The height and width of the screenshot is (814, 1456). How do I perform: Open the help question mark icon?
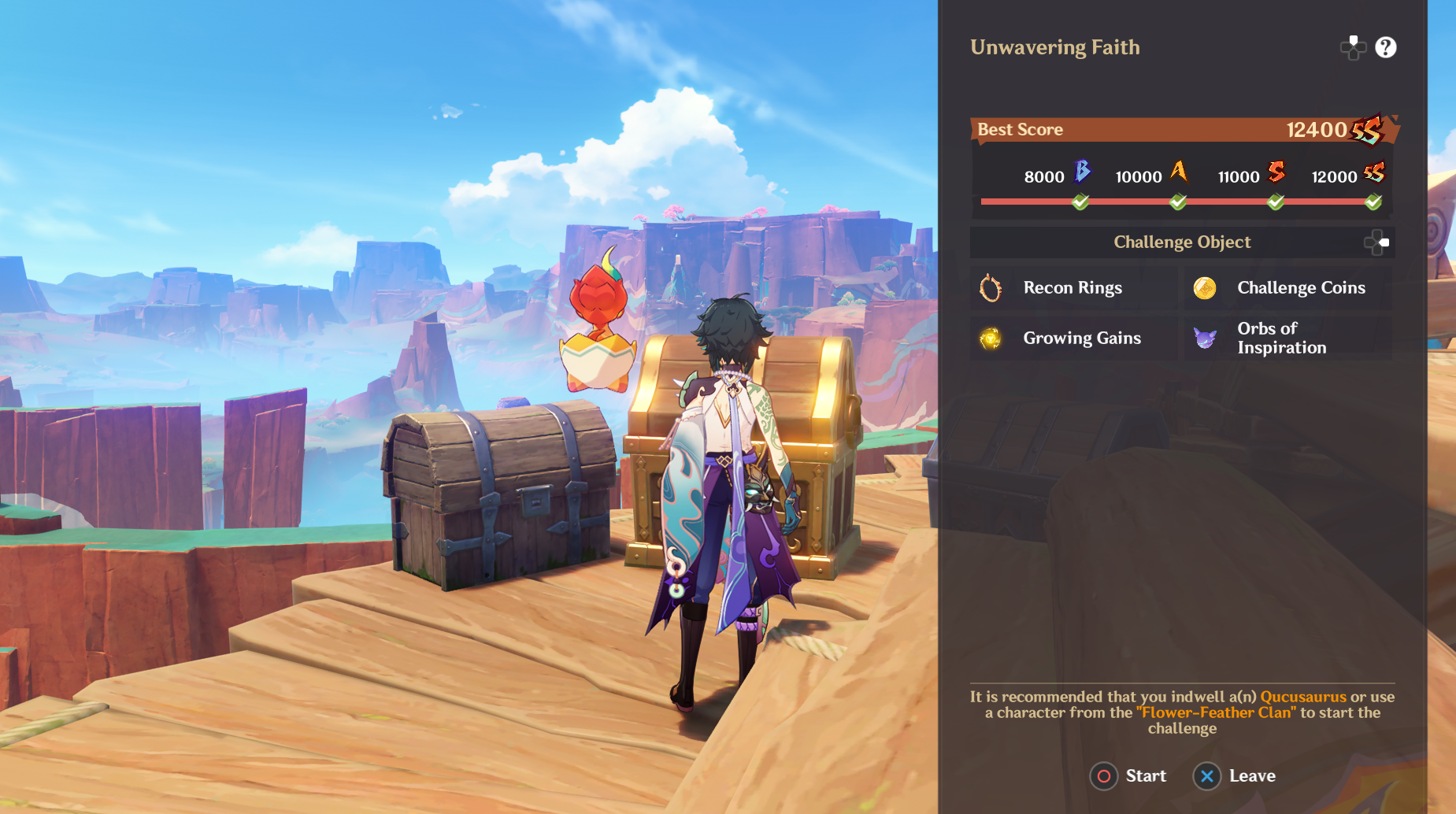[x=1385, y=48]
